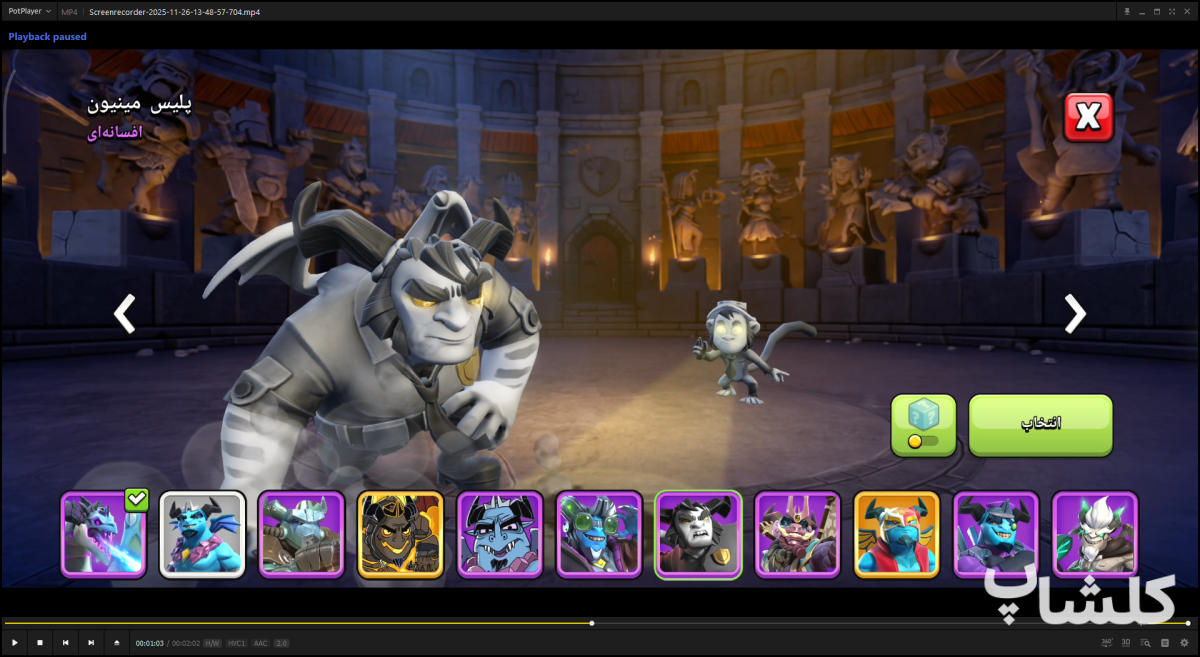Select the black and gold shadow skin
Image resolution: width=1200 pixels, height=657 pixels.
400,535
